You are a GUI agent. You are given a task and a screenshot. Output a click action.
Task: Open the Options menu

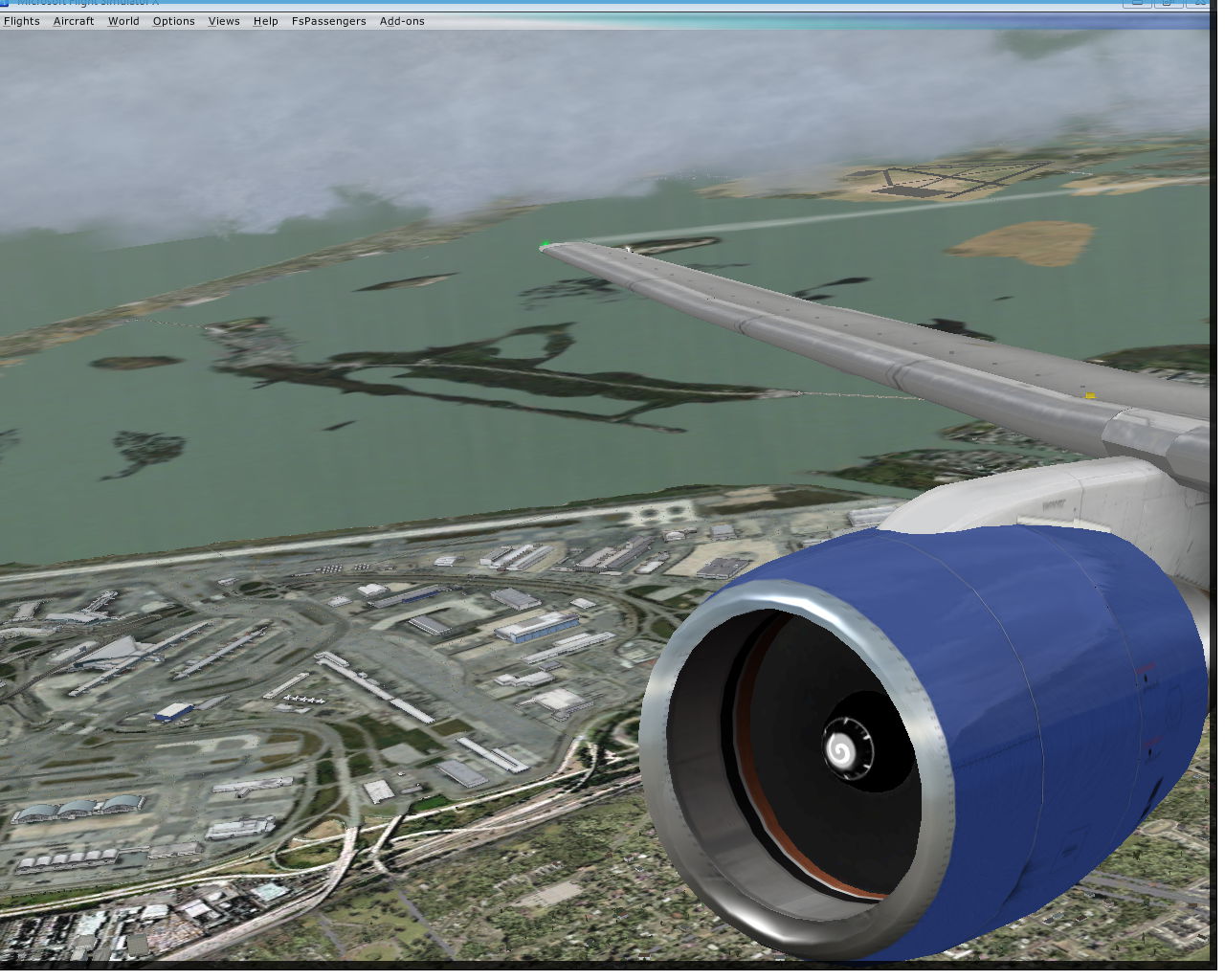[x=173, y=21]
